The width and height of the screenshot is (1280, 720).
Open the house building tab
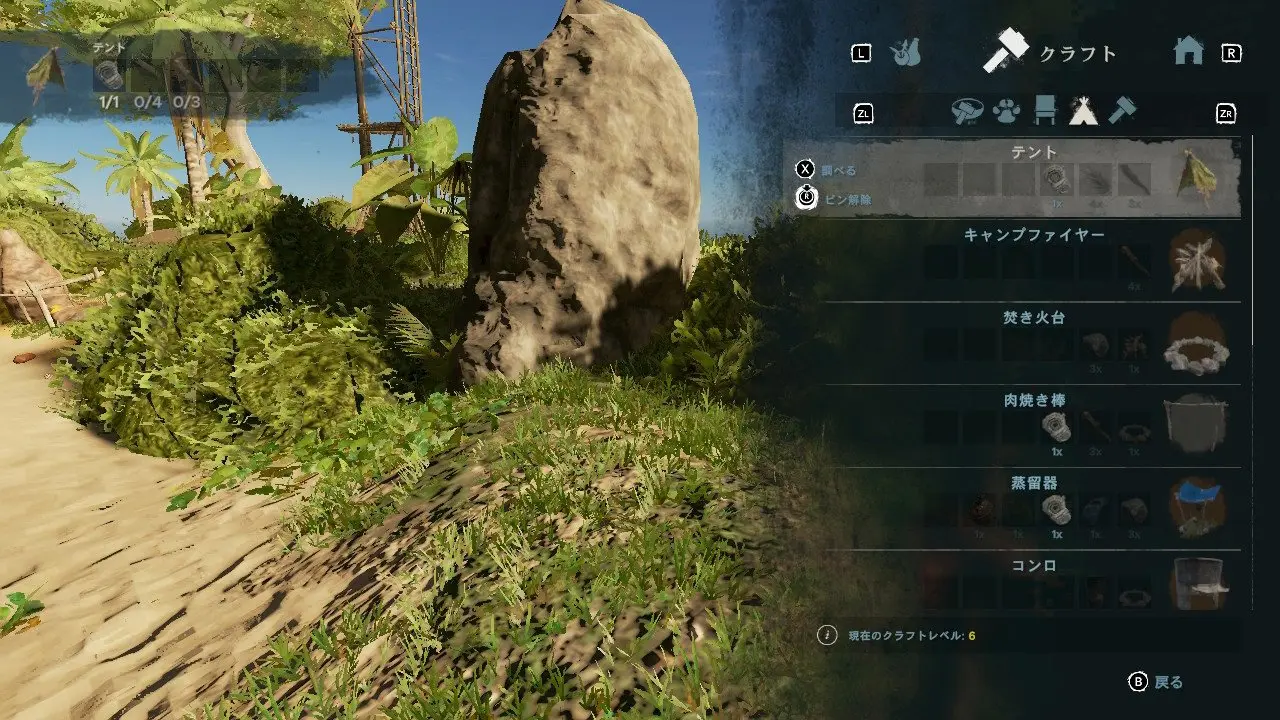click(1188, 52)
